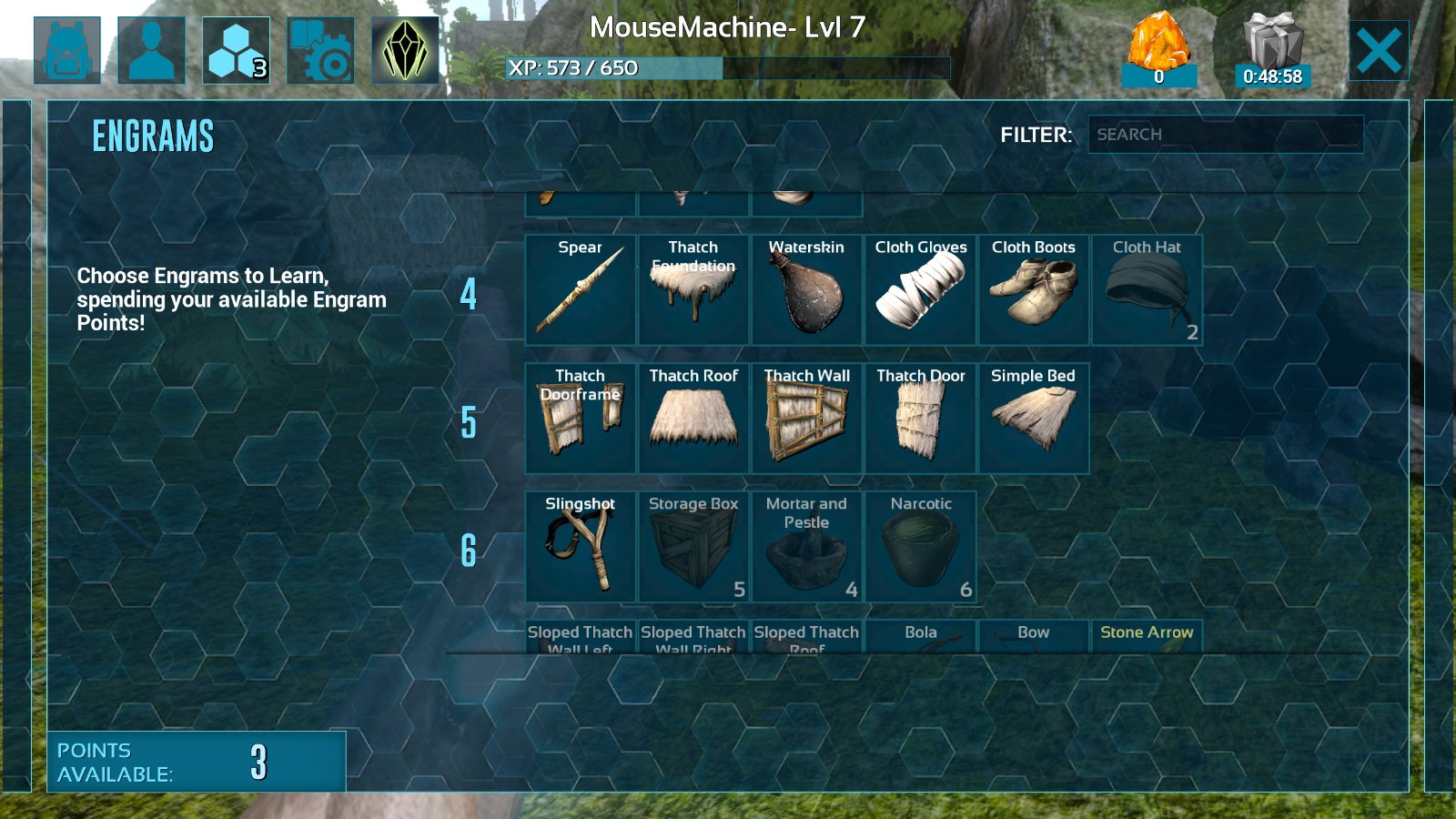This screenshot has height=819, width=1456.
Task: Select the green crystal icon tab
Action: click(405, 51)
